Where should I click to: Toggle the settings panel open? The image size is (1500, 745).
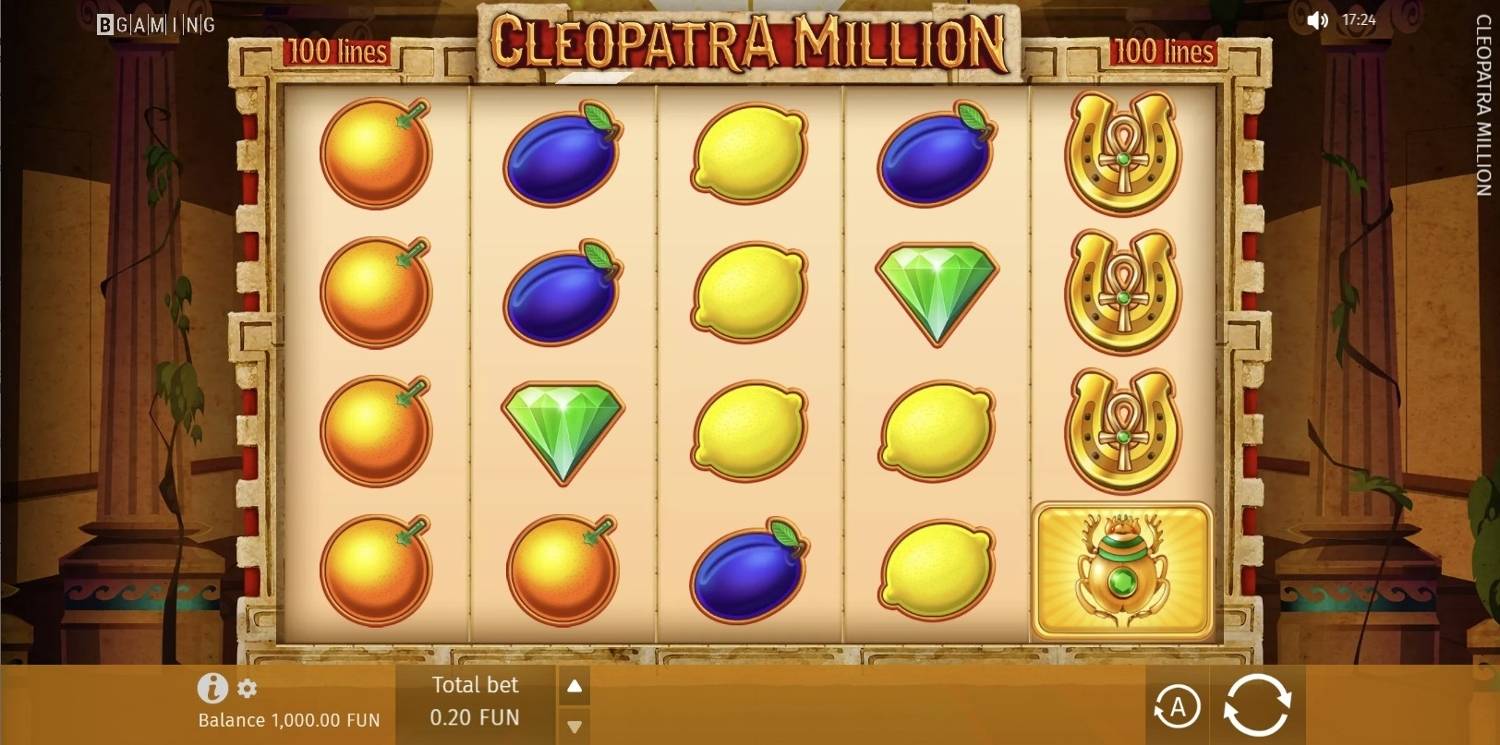tap(248, 688)
